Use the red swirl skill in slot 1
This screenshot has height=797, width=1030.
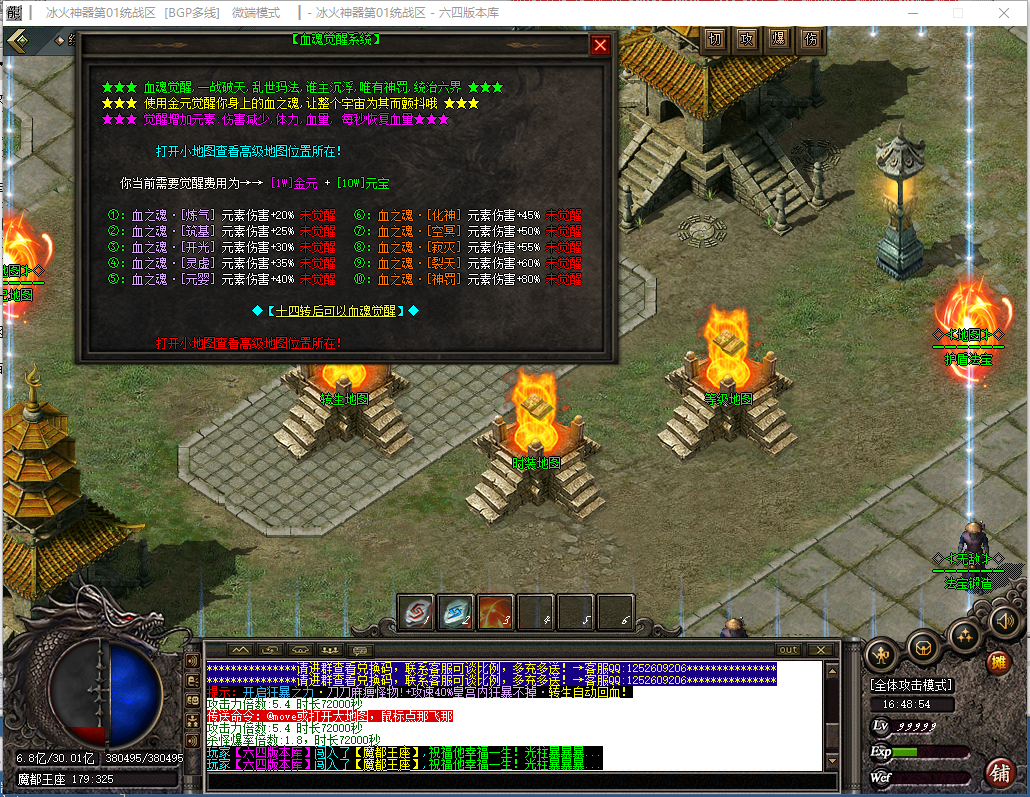[x=416, y=613]
